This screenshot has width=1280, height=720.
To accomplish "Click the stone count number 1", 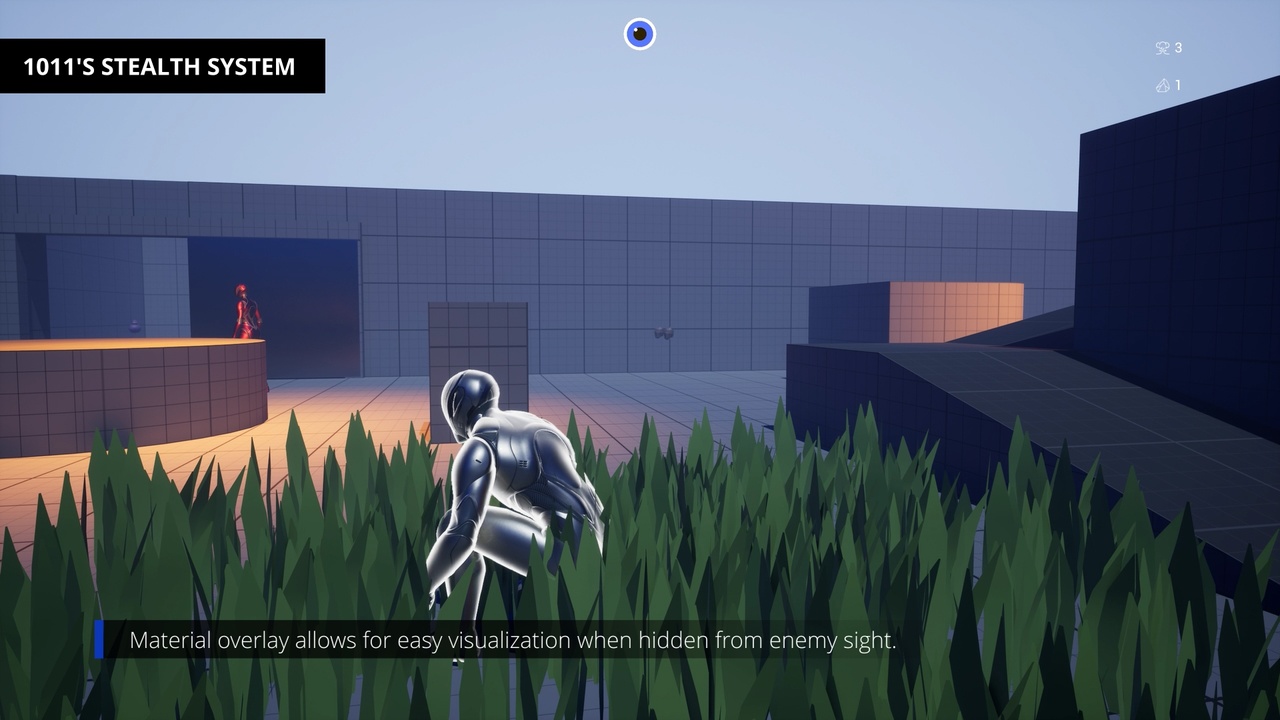I will click(1178, 85).
